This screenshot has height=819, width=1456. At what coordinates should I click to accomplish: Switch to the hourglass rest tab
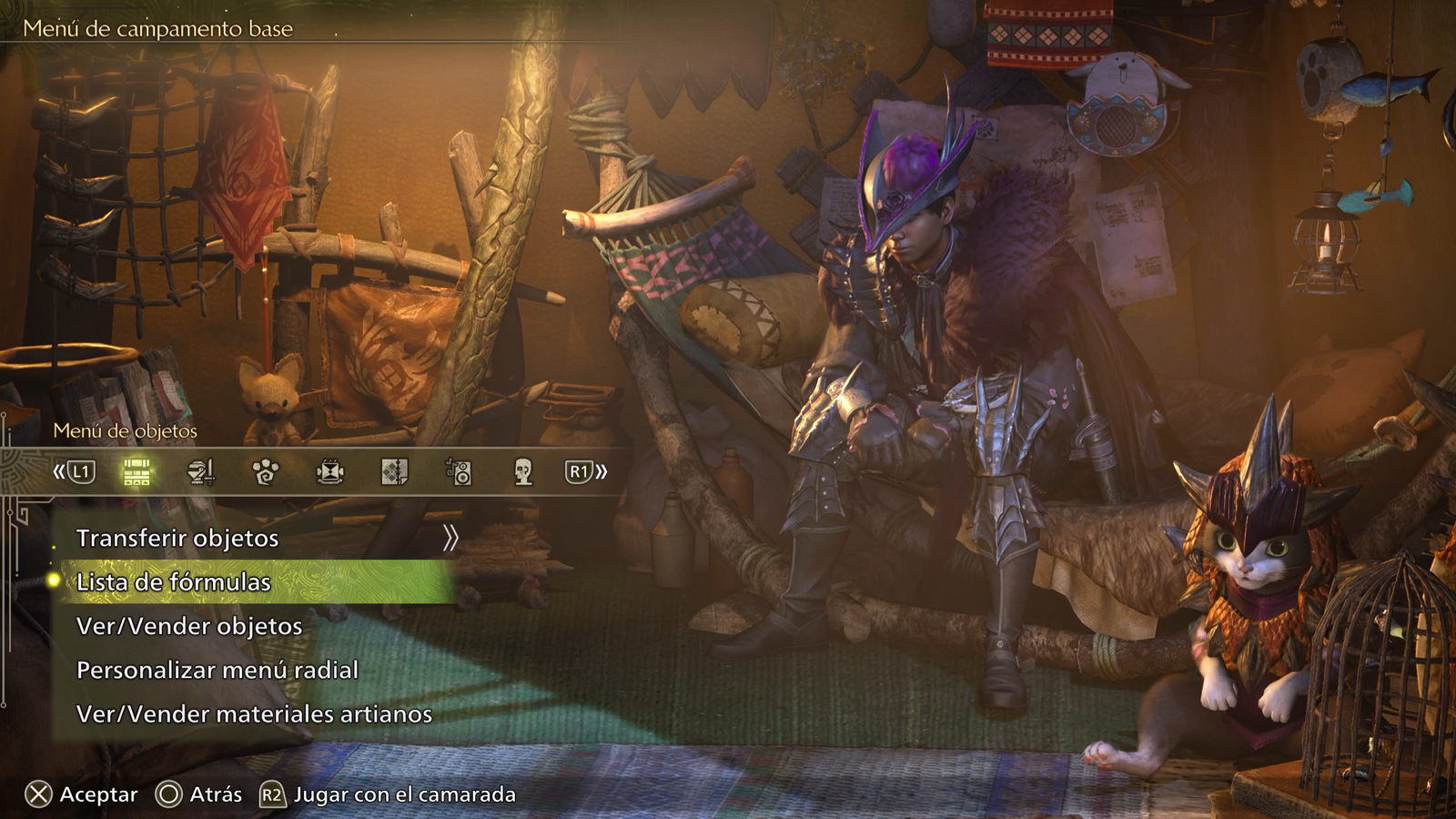[330, 471]
